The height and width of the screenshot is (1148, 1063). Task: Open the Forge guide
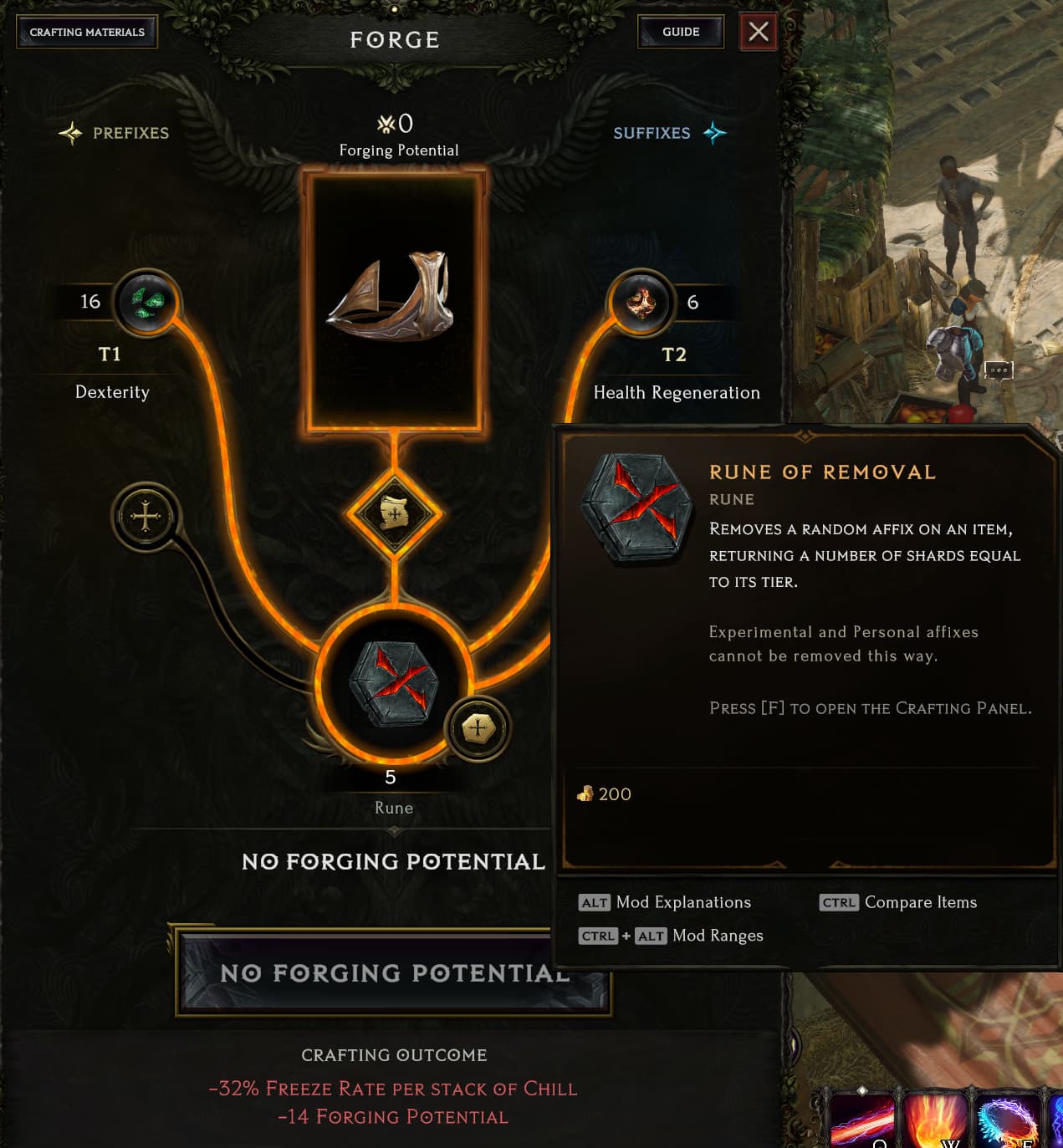click(x=680, y=33)
